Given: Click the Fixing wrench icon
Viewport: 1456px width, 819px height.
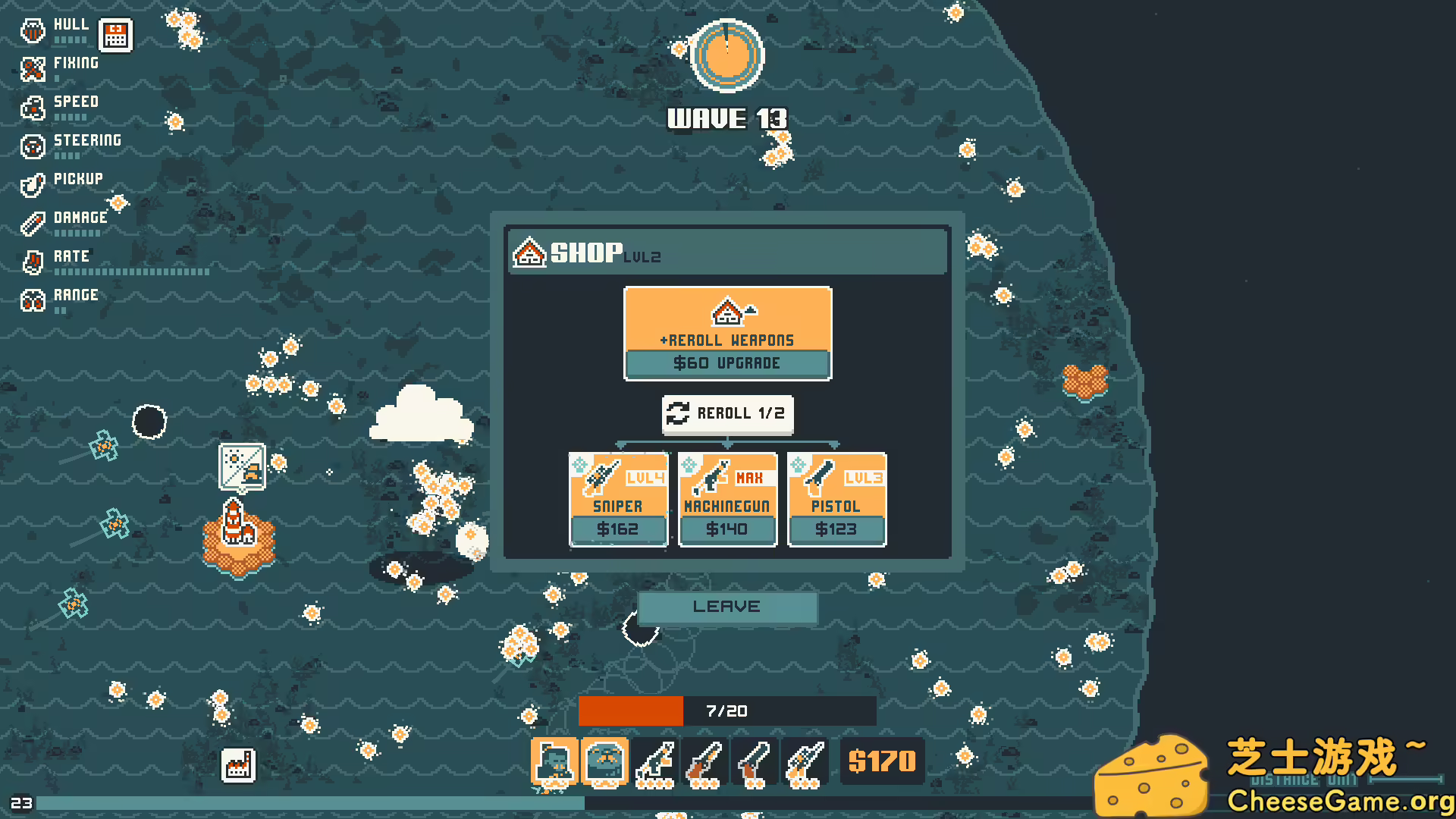Looking at the screenshot, I should pyautogui.click(x=32, y=70).
